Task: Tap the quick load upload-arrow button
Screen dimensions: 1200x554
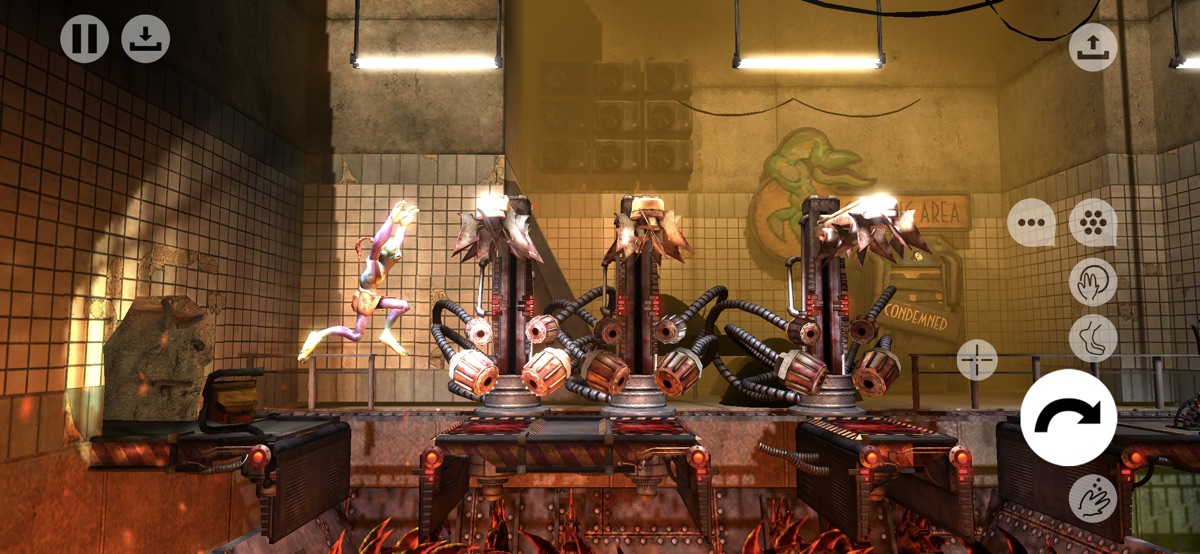Action: coord(1093,47)
